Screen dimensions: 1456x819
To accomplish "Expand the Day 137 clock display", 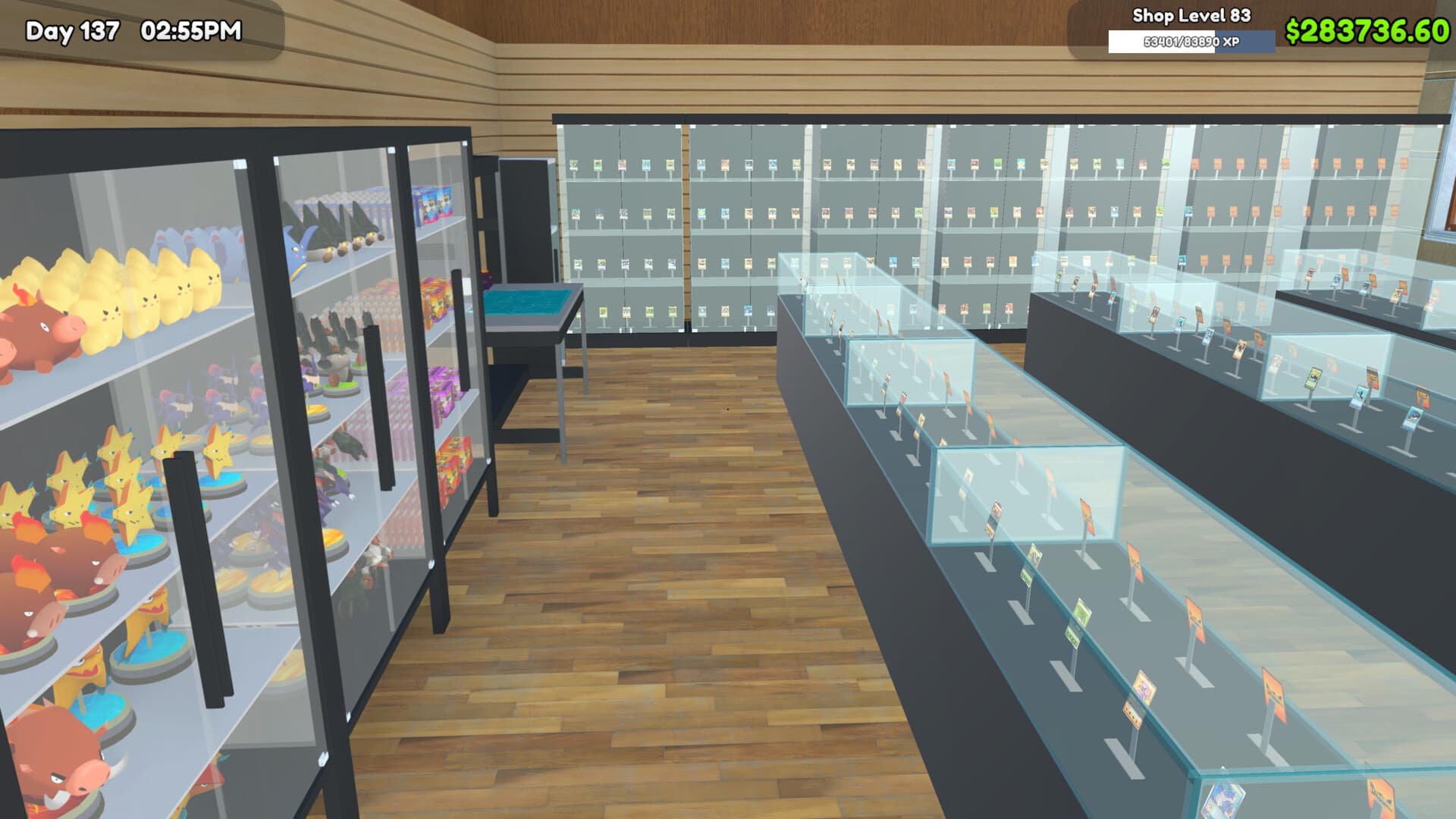I will click(72, 30).
